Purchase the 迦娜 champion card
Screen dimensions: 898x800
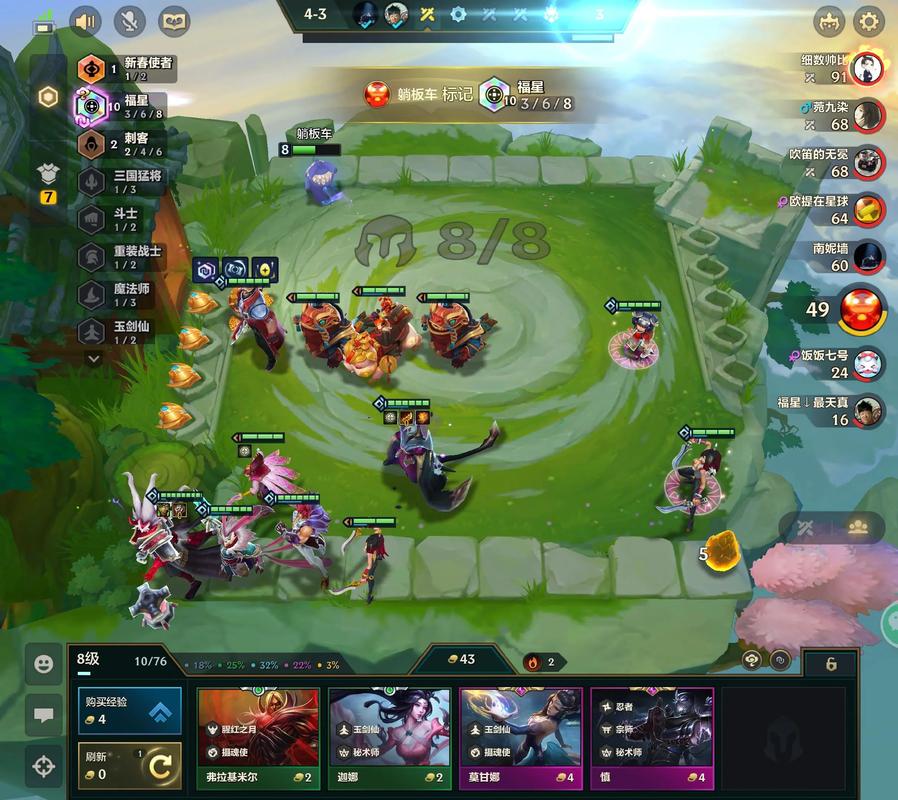[x=389, y=738]
